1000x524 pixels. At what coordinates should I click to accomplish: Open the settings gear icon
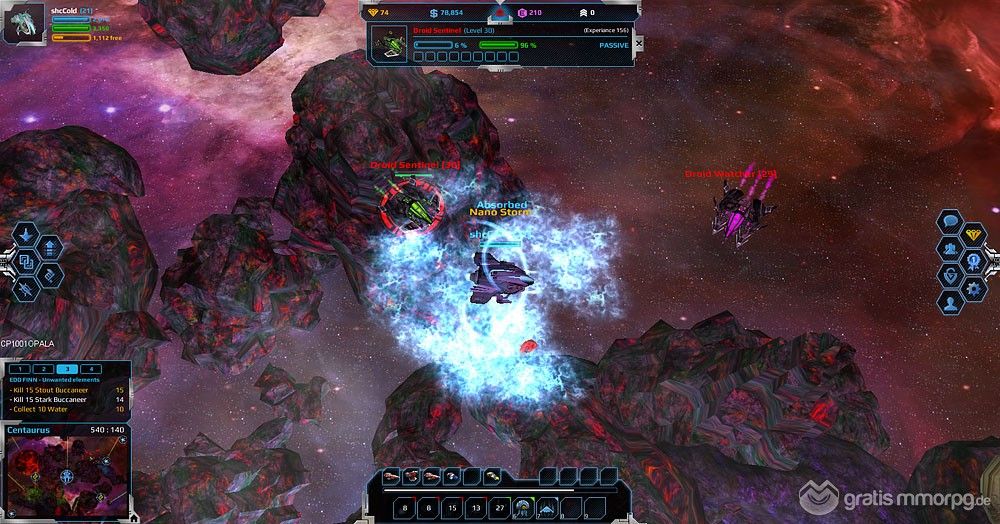pyautogui.click(x=975, y=288)
